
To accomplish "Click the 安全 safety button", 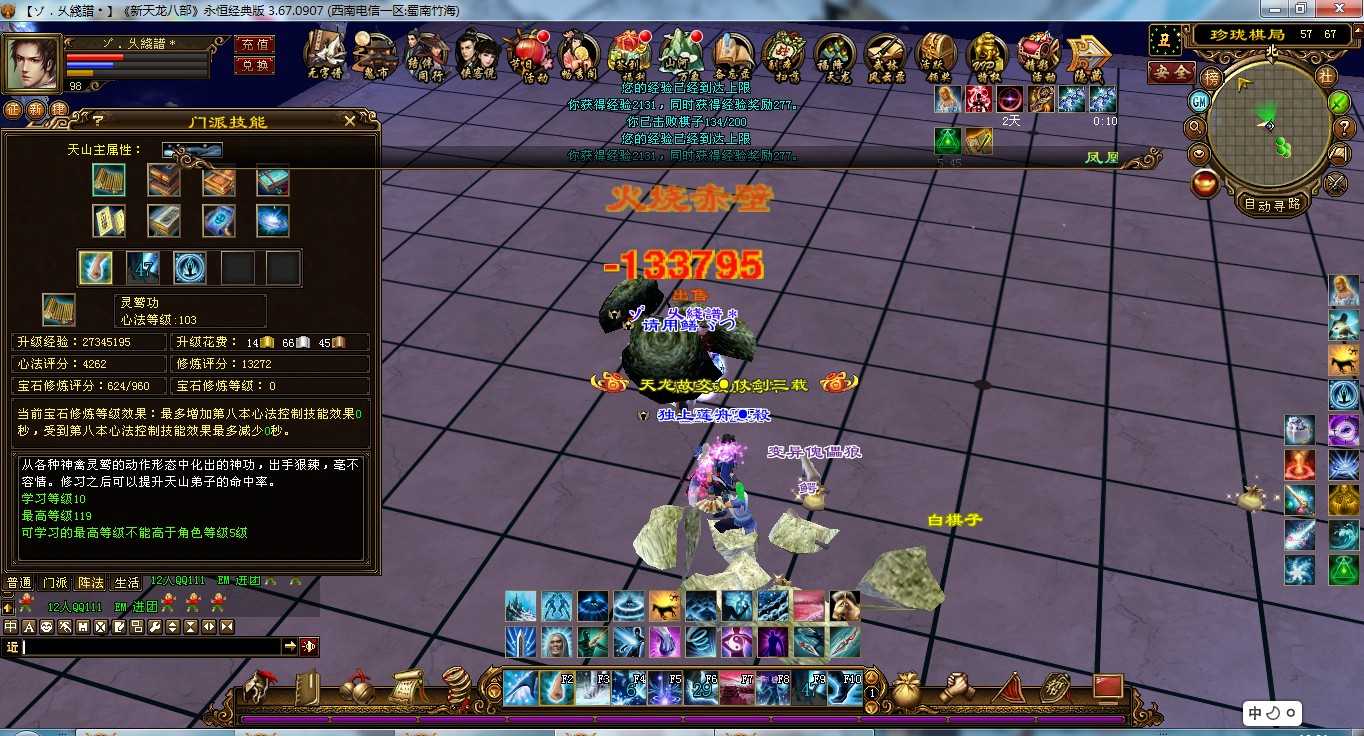I will 1170,73.
